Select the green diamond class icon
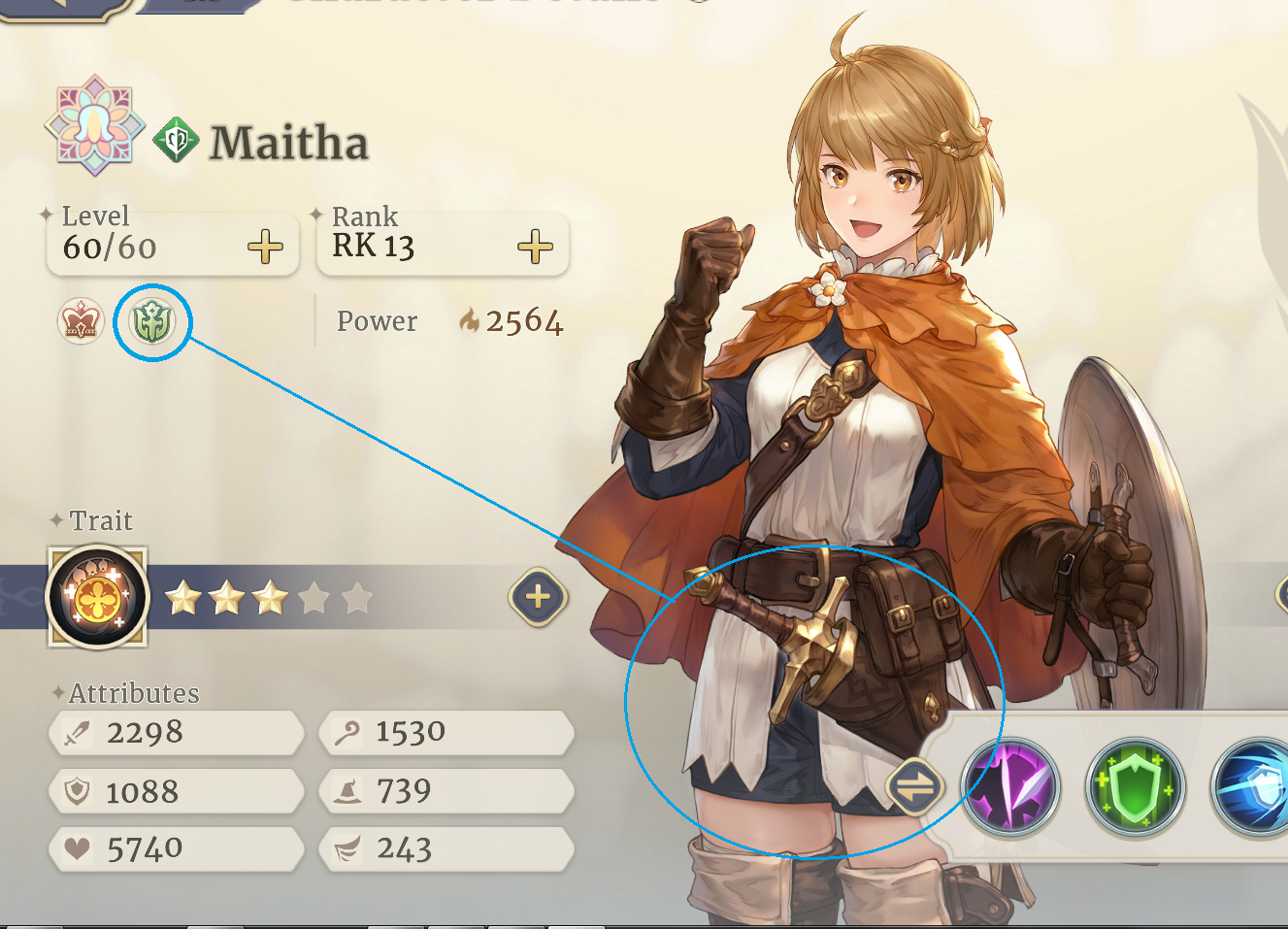Screen dimensions: 1288x929 tap(176, 141)
